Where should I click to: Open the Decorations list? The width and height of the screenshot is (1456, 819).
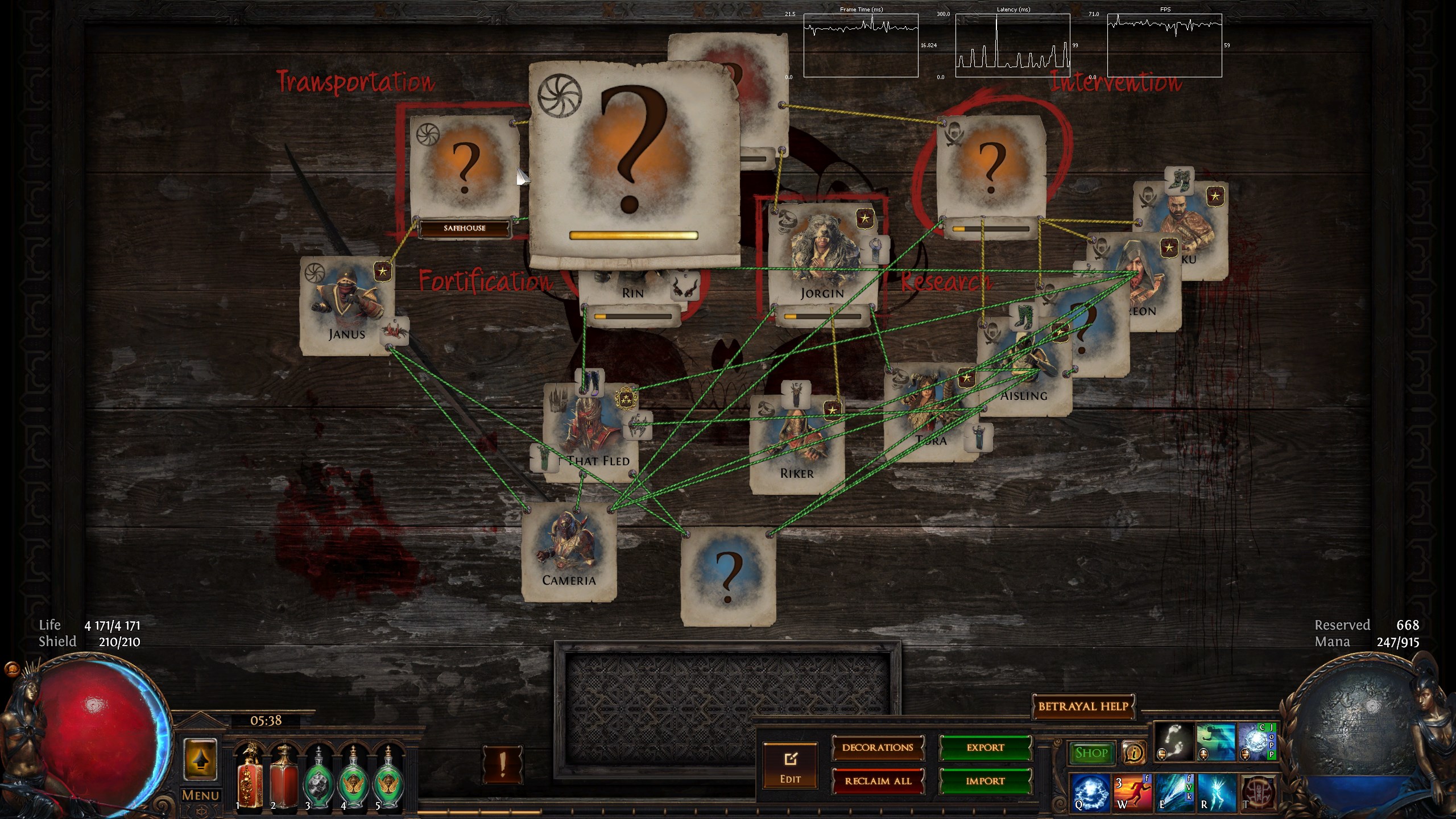(x=878, y=747)
